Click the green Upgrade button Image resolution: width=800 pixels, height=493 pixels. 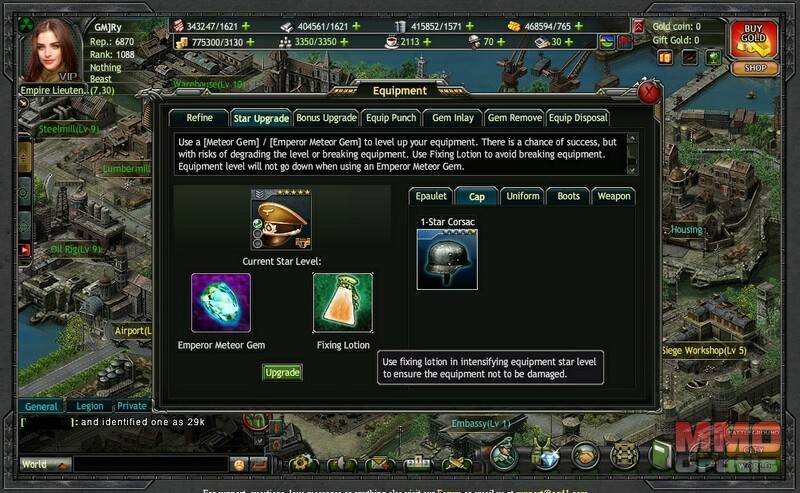click(x=282, y=372)
